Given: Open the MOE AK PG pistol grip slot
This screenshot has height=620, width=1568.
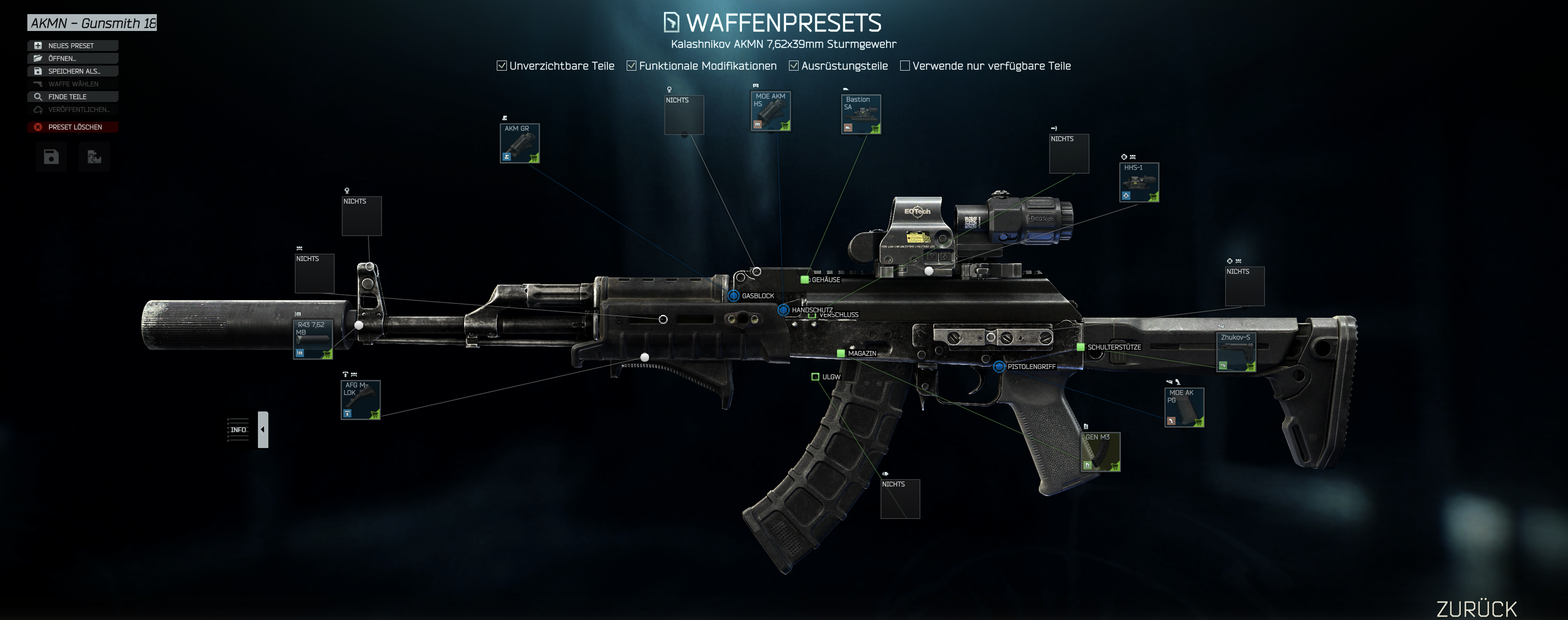Looking at the screenshot, I should [x=1184, y=408].
